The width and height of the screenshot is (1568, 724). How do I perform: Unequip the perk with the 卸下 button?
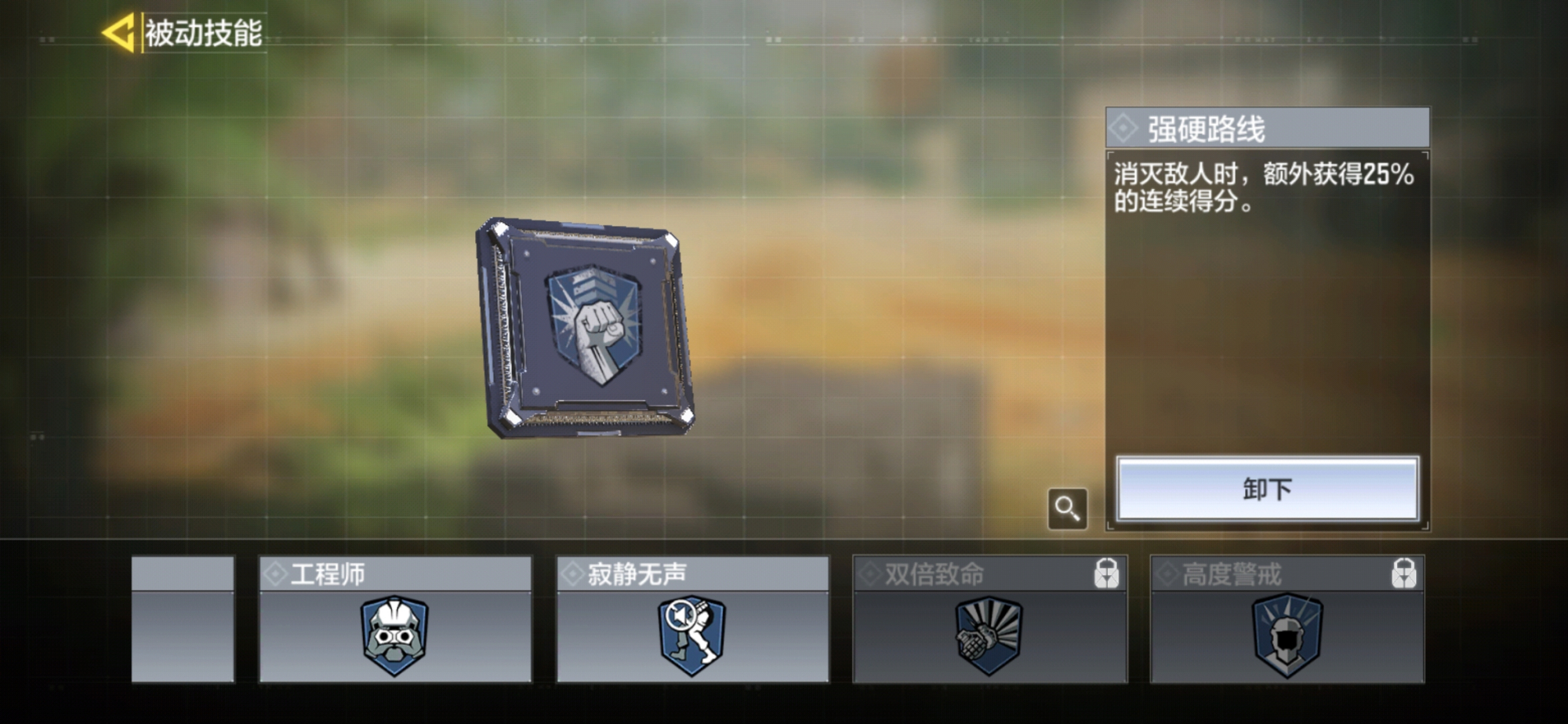coord(1267,489)
